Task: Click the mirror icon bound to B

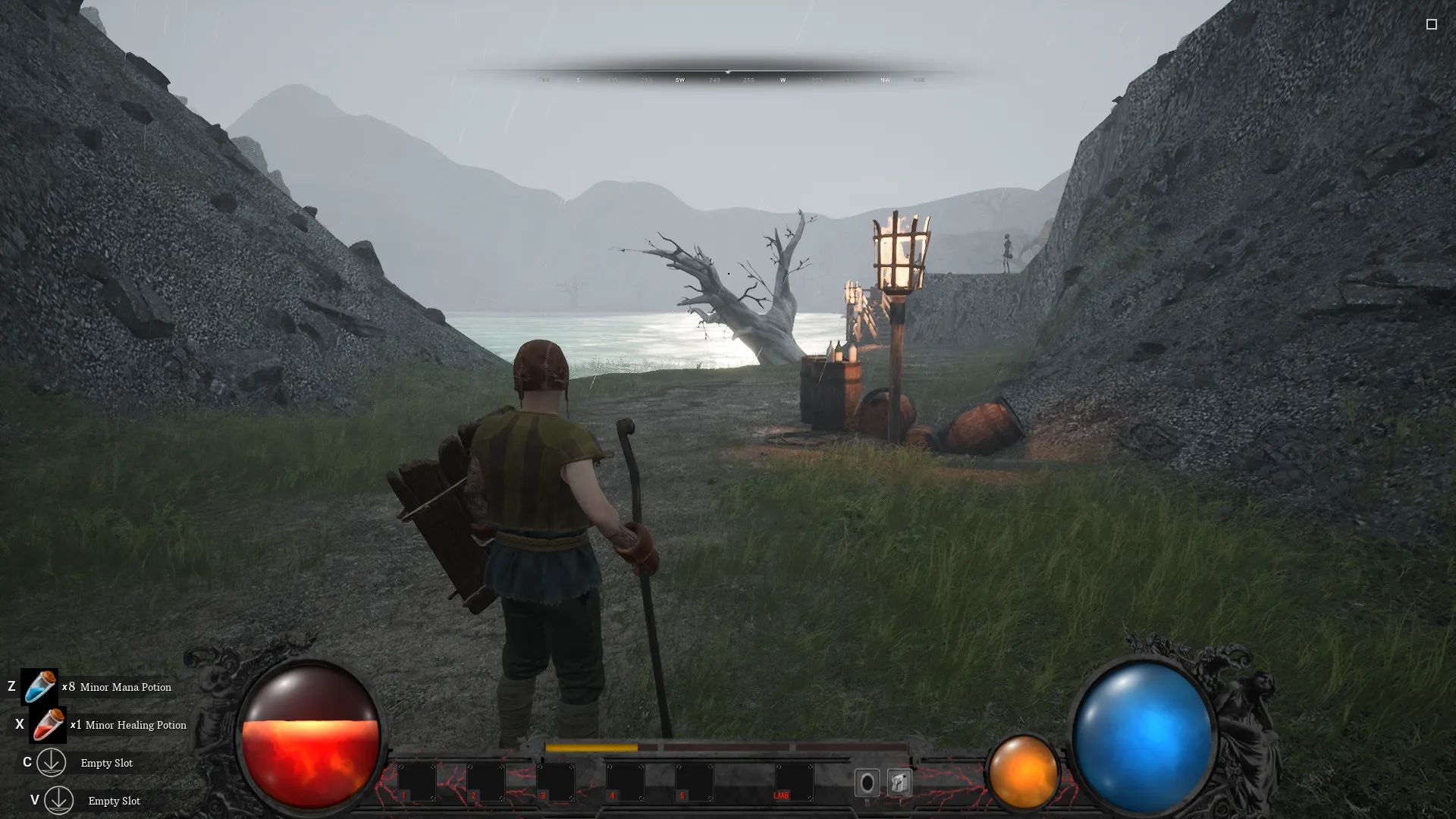Action: tap(867, 781)
